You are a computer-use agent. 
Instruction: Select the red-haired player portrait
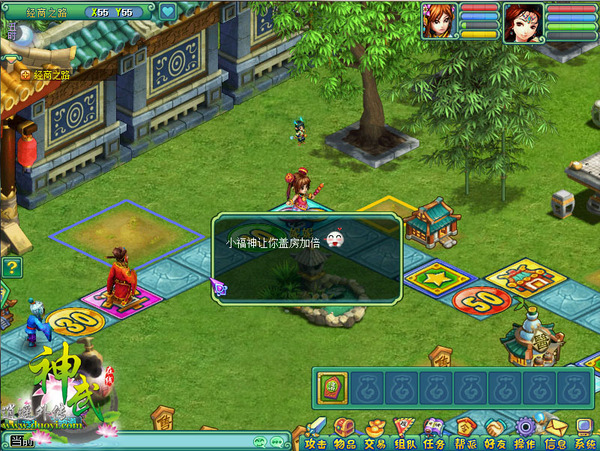tap(439, 21)
